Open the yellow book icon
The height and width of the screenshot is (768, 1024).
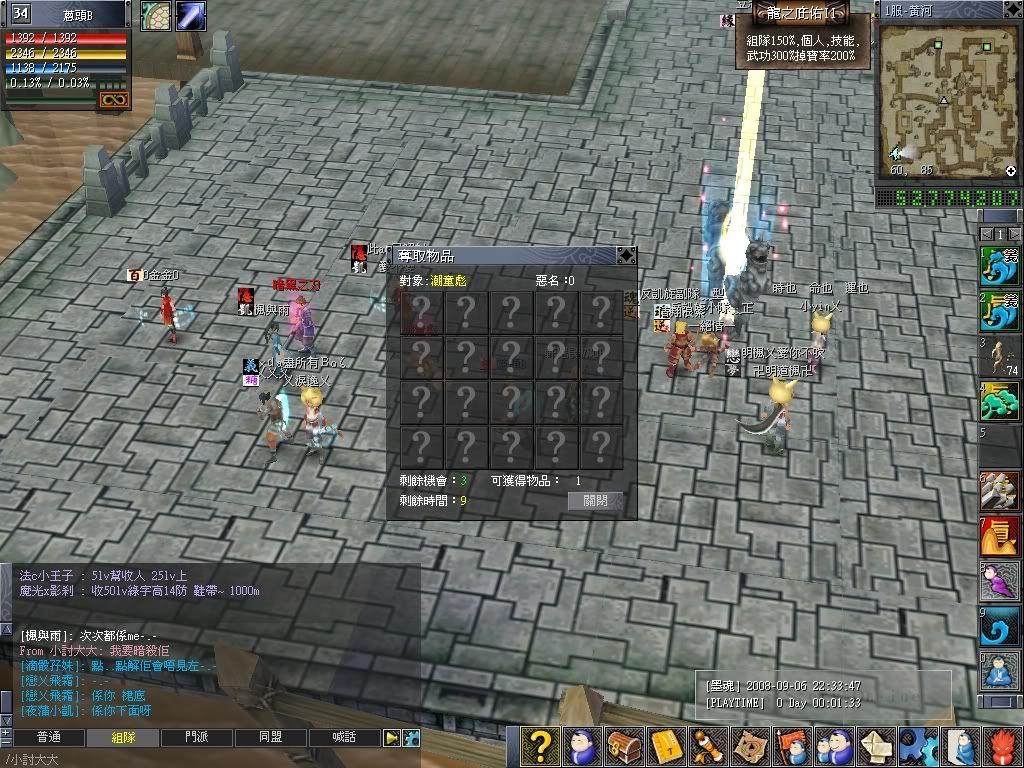pyautogui.click(x=665, y=746)
